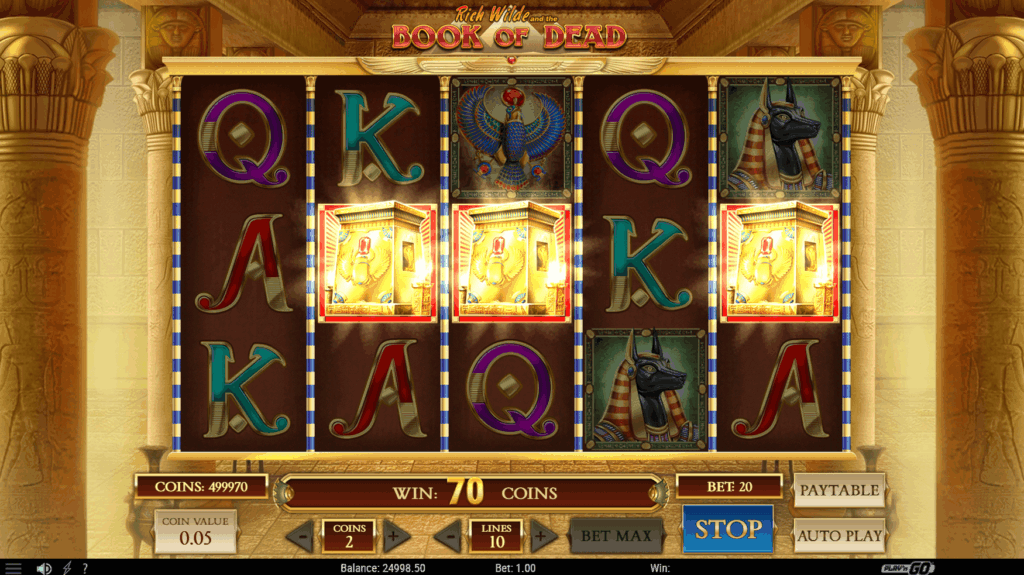Open help with the question mark icon
The height and width of the screenshot is (575, 1024).
point(85,568)
